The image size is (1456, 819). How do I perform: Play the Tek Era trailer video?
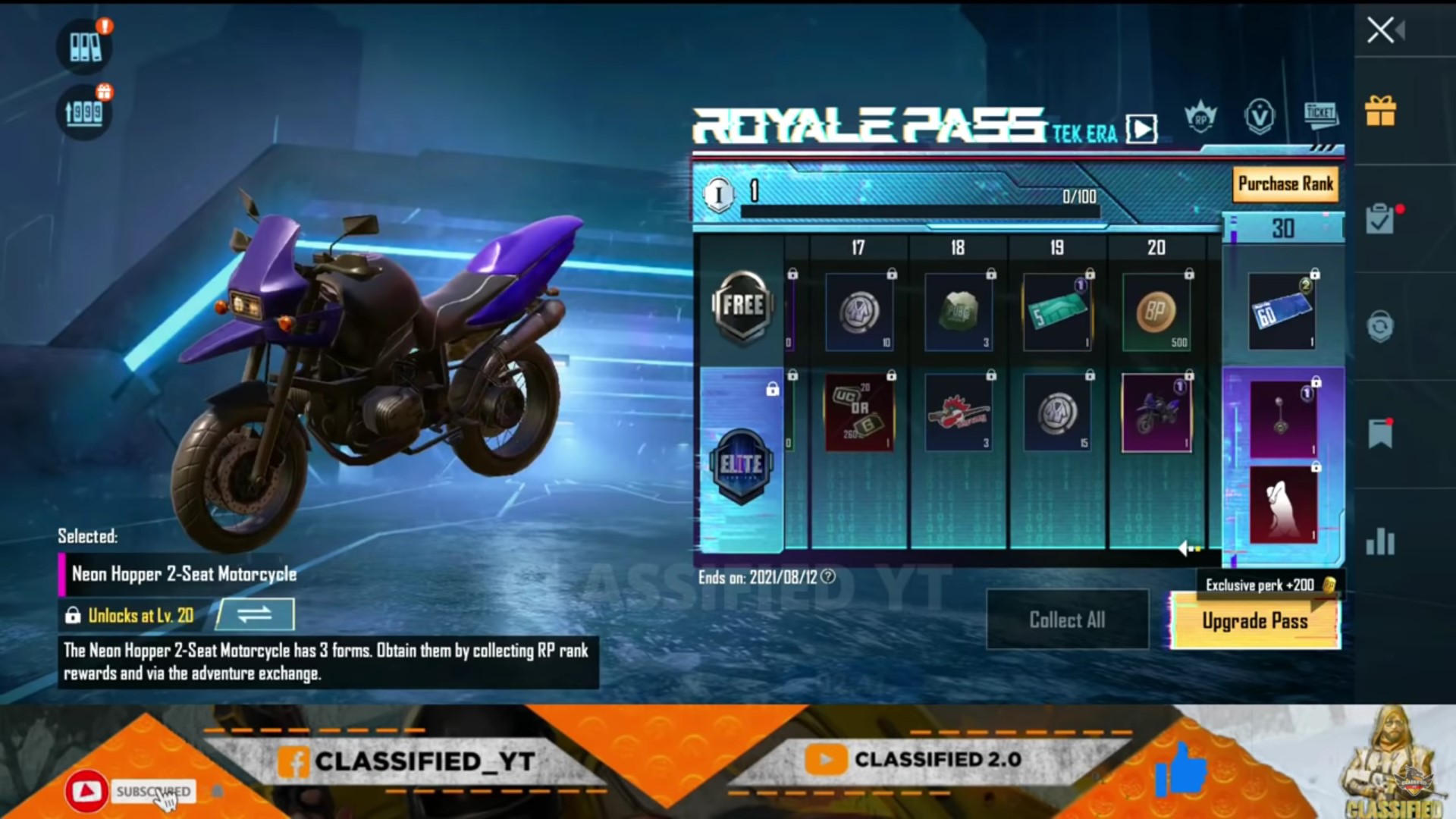(1142, 129)
